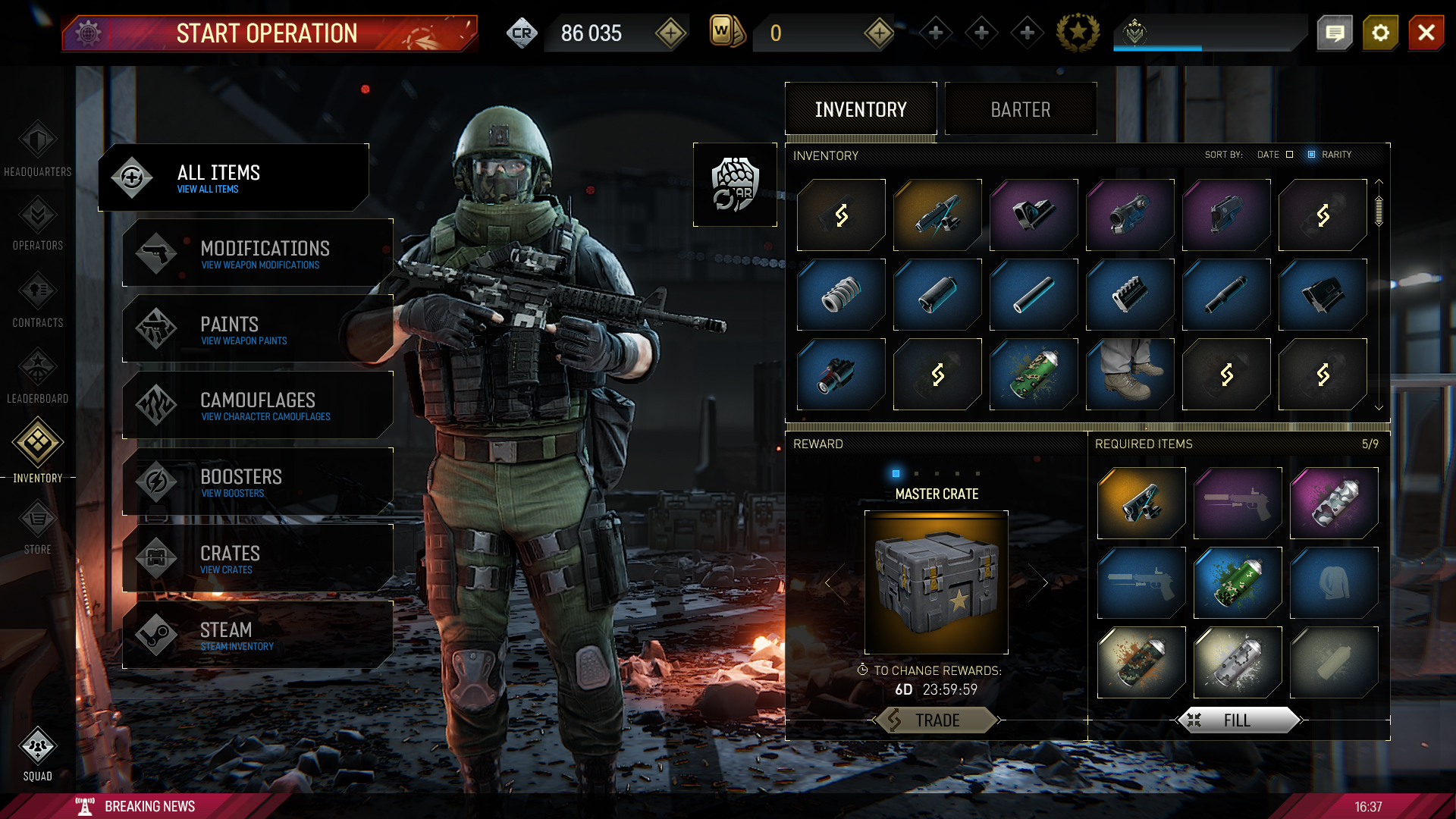
Task: View weapon Paints category
Action: [x=258, y=329]
